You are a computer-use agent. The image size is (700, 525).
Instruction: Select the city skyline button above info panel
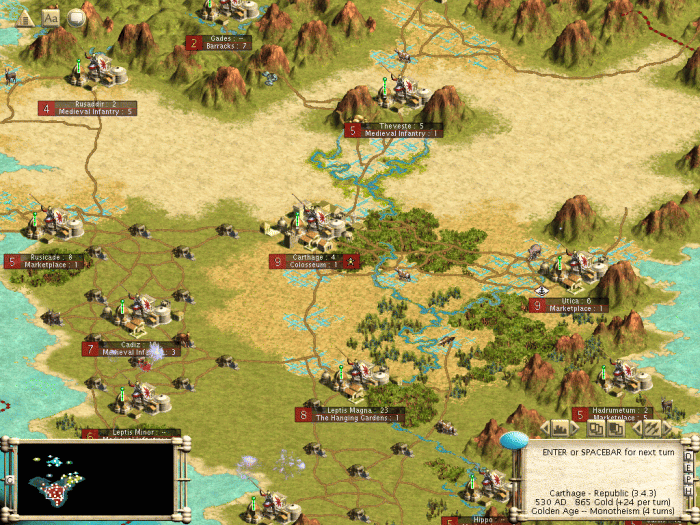(560, 428)
